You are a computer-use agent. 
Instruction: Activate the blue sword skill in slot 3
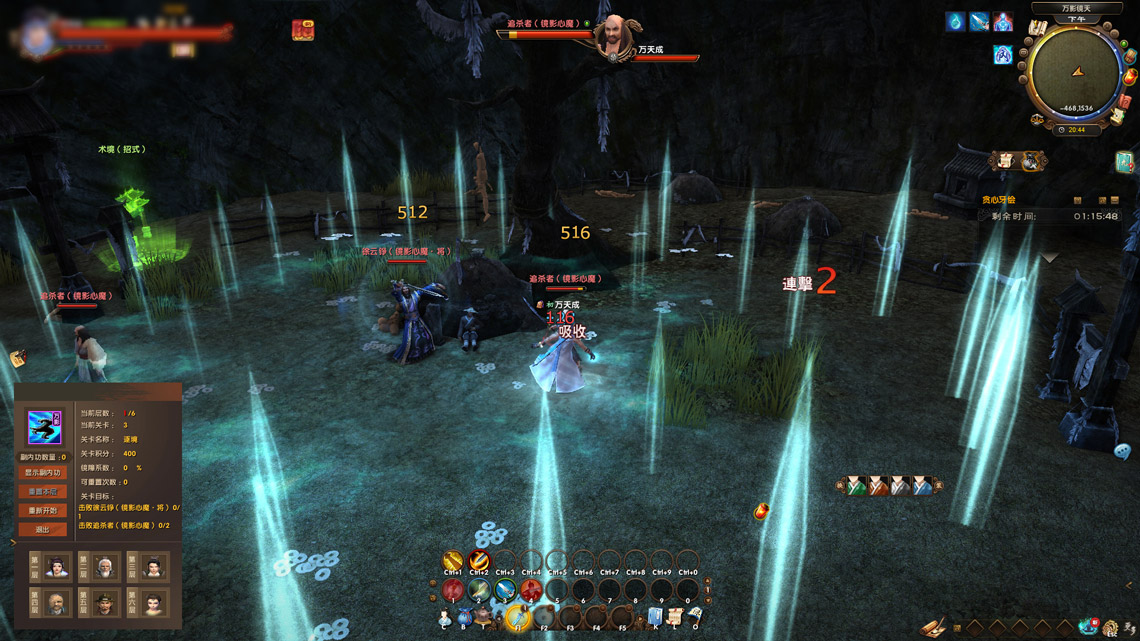(x=505, y=590)
